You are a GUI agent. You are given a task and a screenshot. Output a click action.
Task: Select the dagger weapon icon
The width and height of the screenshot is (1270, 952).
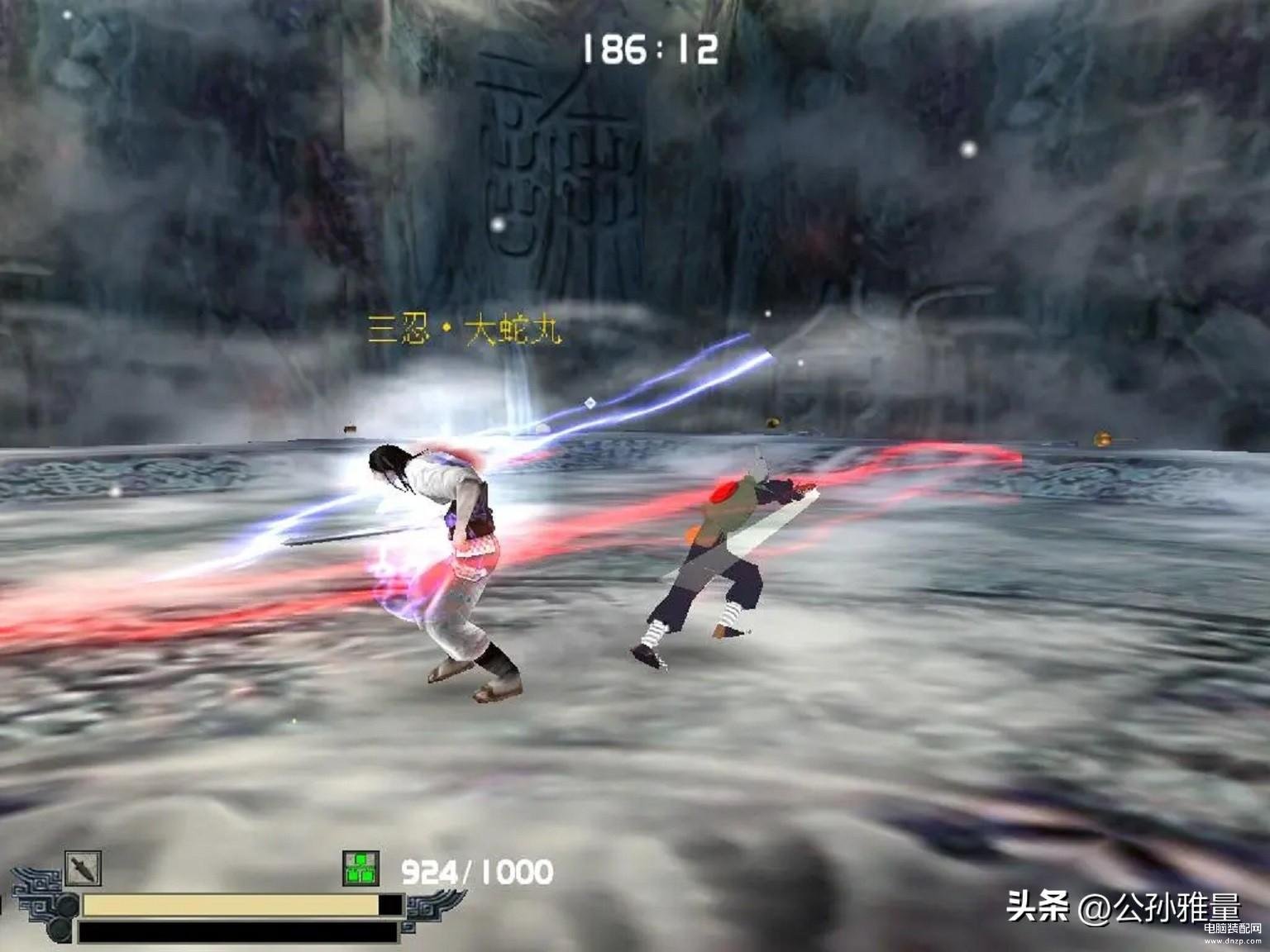(84, 869)
